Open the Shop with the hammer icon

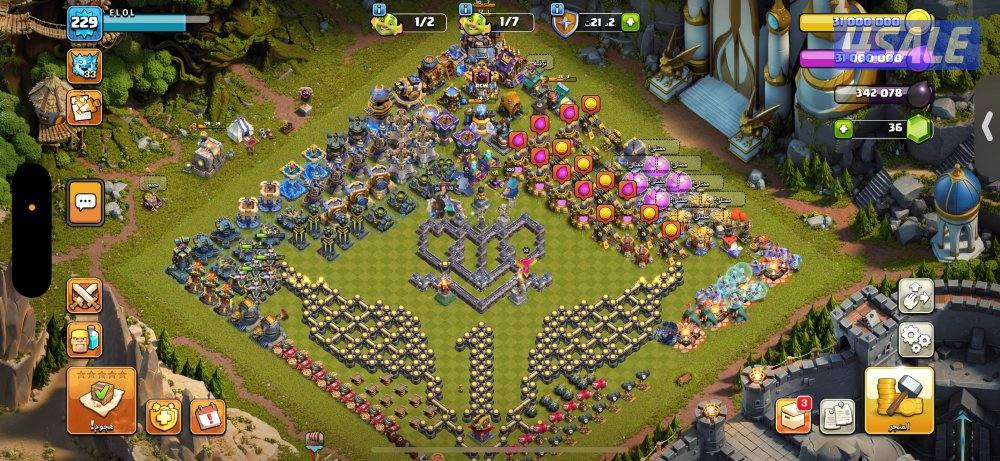(x=899, y=401)
